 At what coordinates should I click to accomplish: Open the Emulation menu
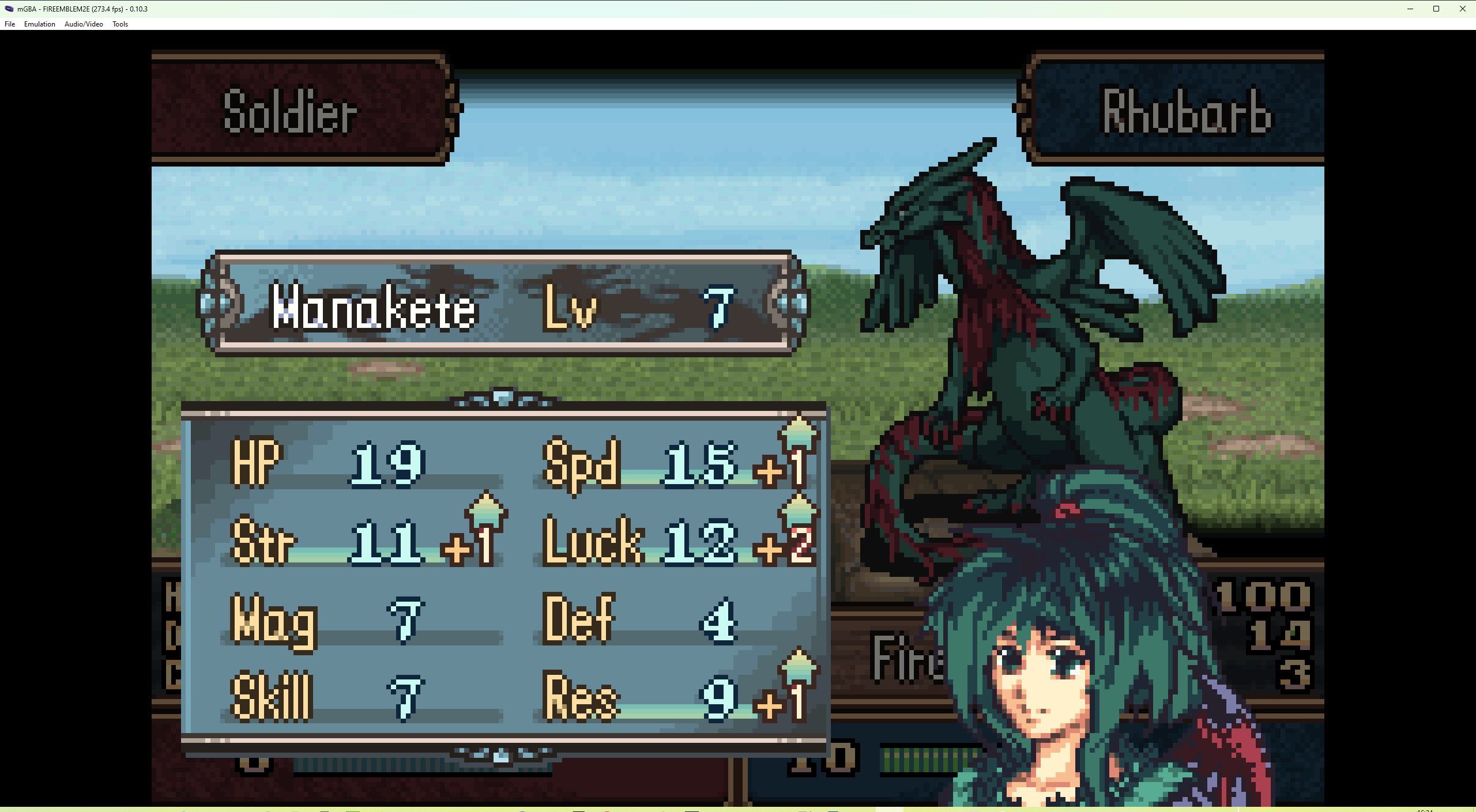39,24
